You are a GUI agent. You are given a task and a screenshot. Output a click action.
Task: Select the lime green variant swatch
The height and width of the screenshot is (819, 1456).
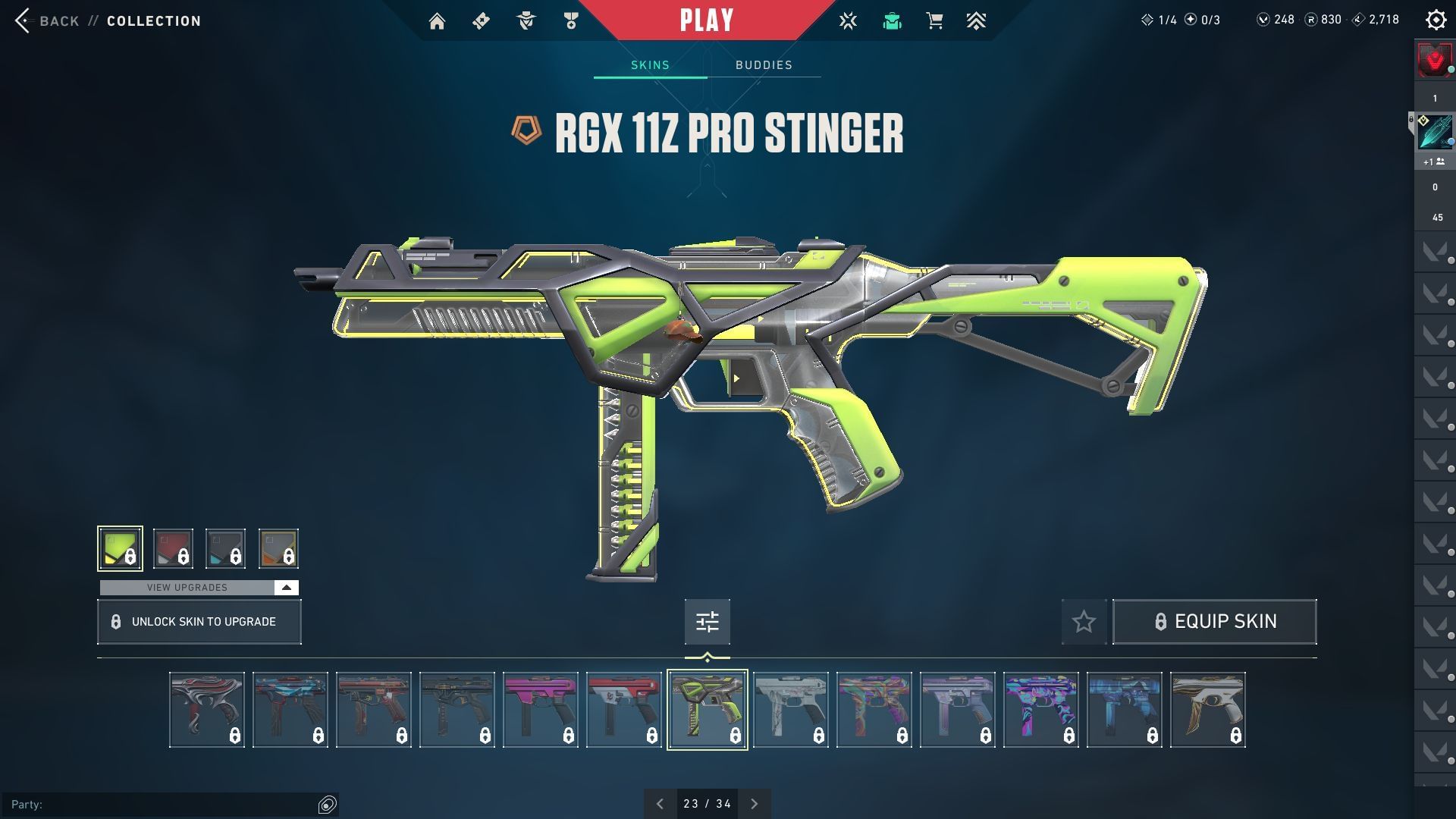[x=120, y=548]
